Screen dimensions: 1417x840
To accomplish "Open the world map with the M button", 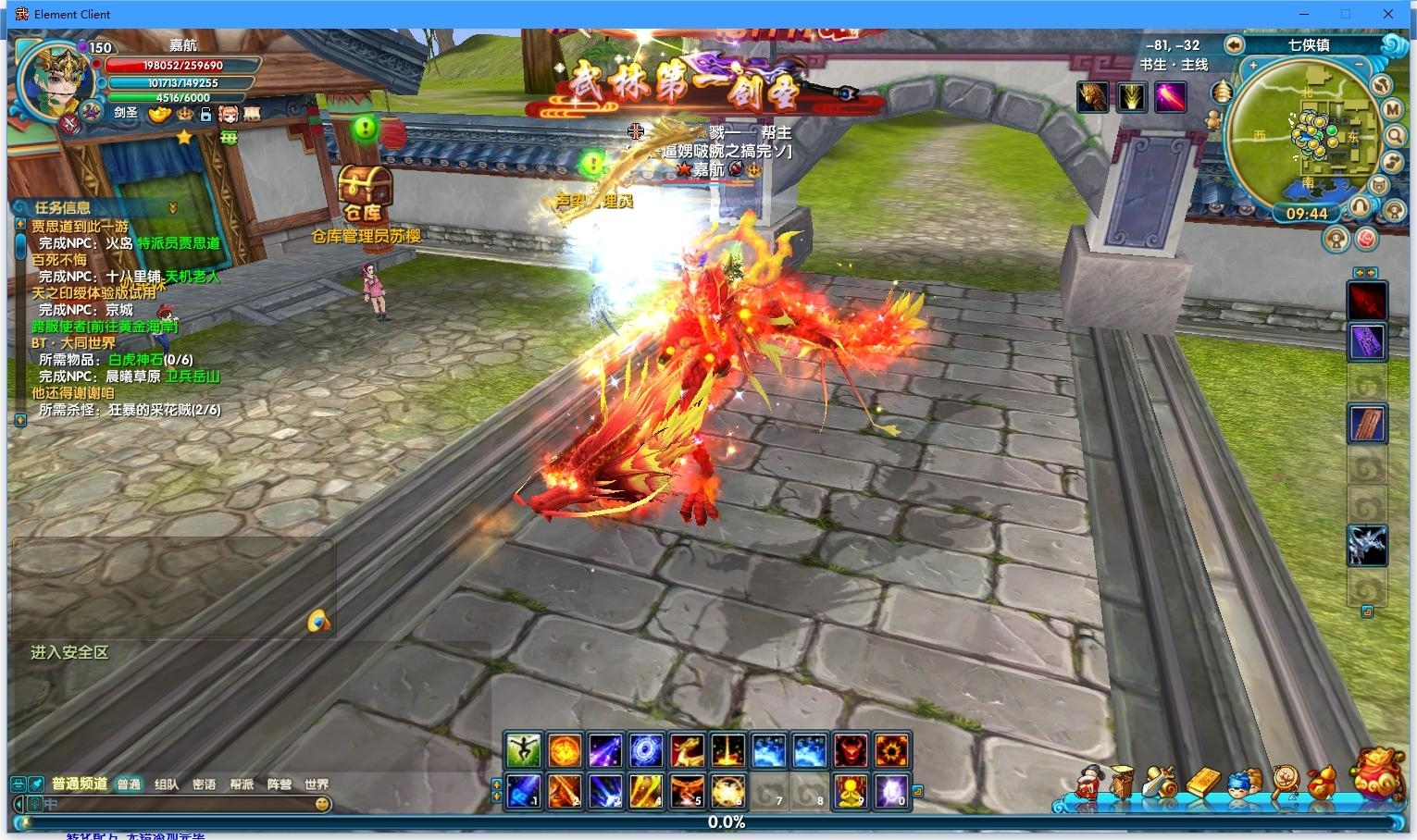I will click(1393, 109).
